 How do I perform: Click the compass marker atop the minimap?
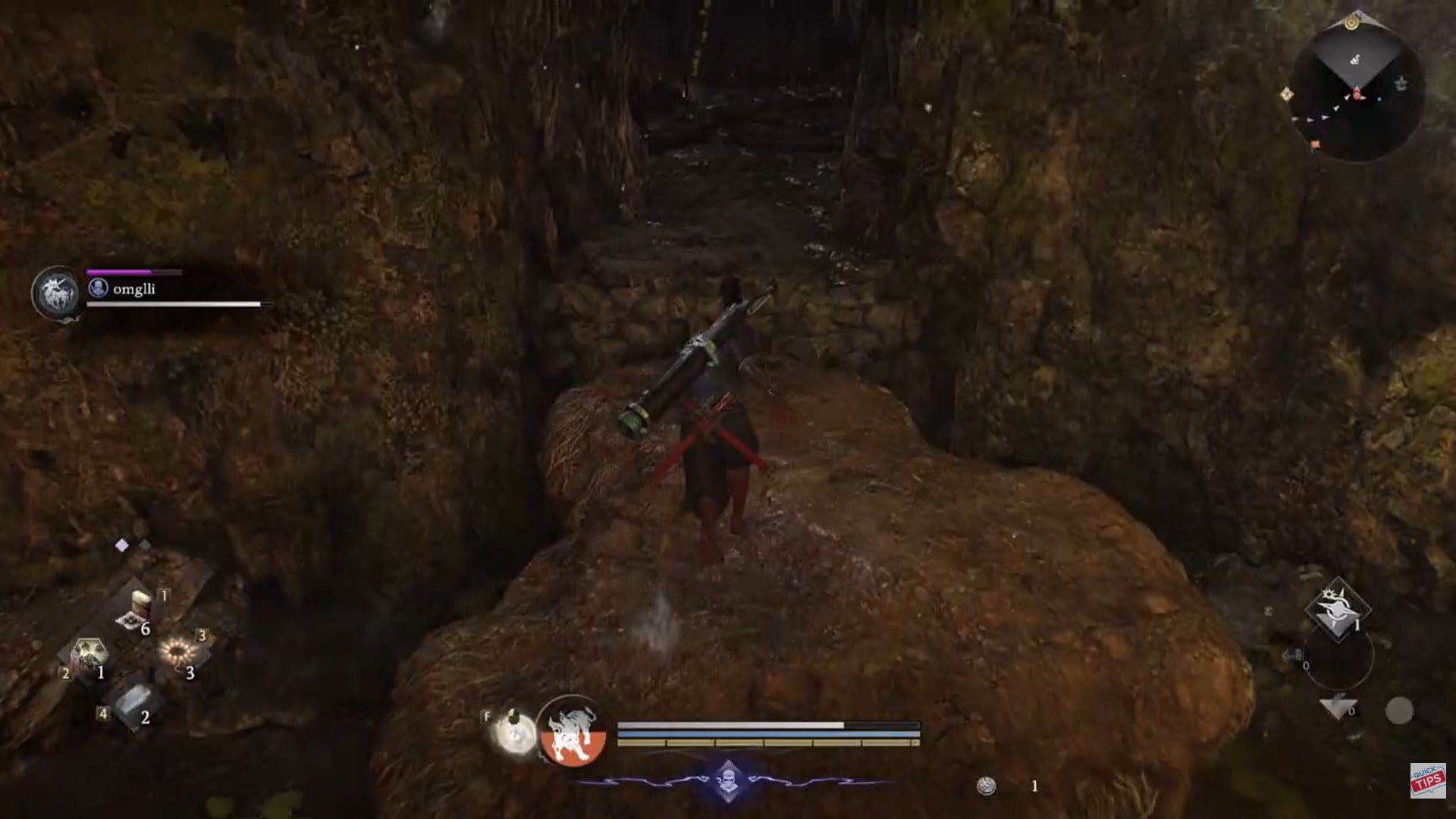click(x=1351, y=23)
